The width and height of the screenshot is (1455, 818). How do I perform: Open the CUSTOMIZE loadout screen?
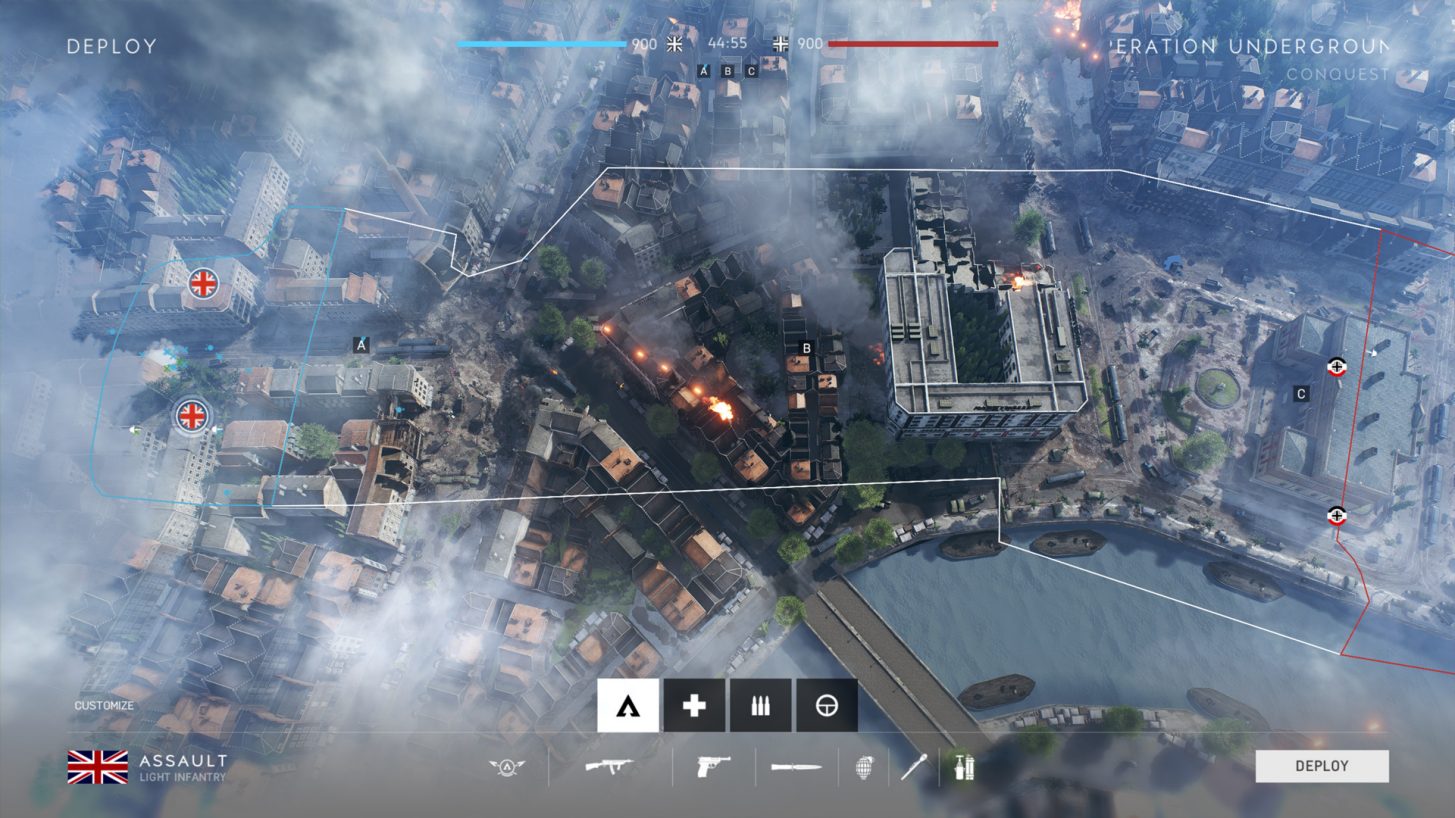click(103, 704)
